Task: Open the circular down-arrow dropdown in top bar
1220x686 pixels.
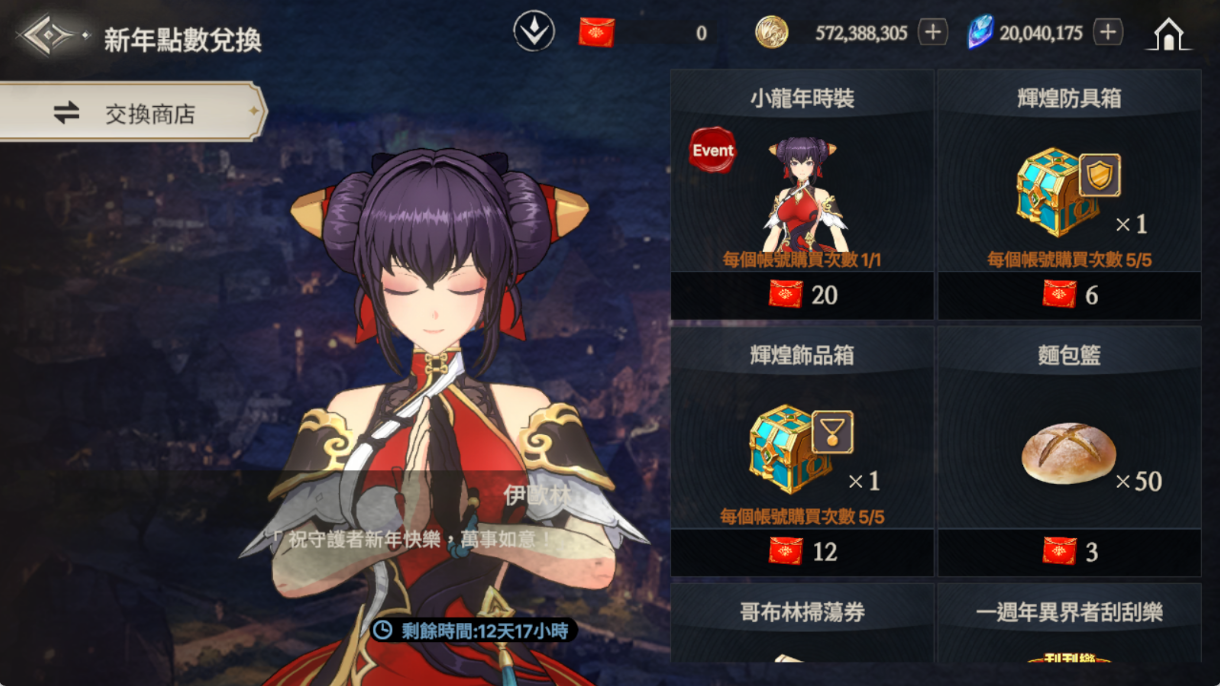Action: (534, 32)
